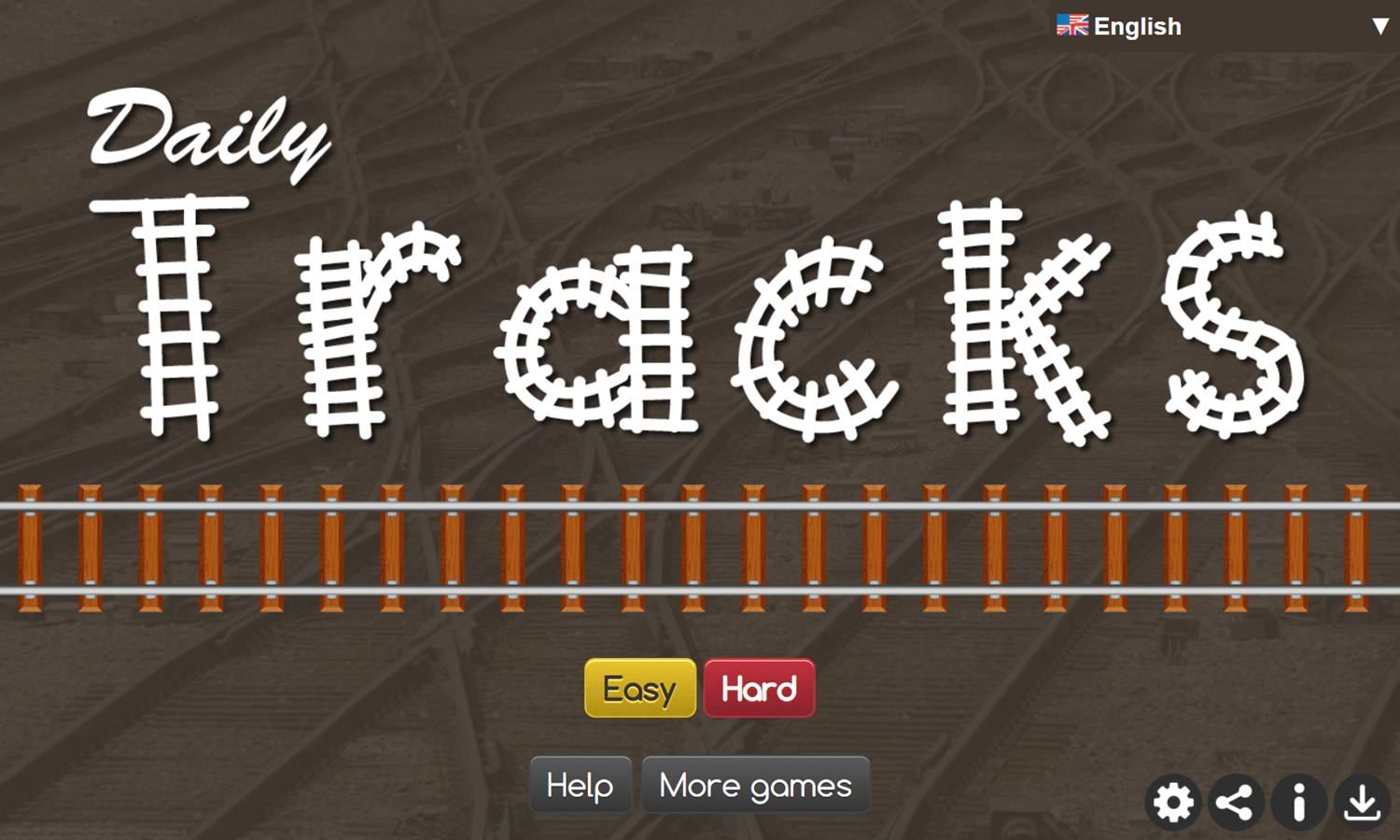Open the Help page

(580, 785)
